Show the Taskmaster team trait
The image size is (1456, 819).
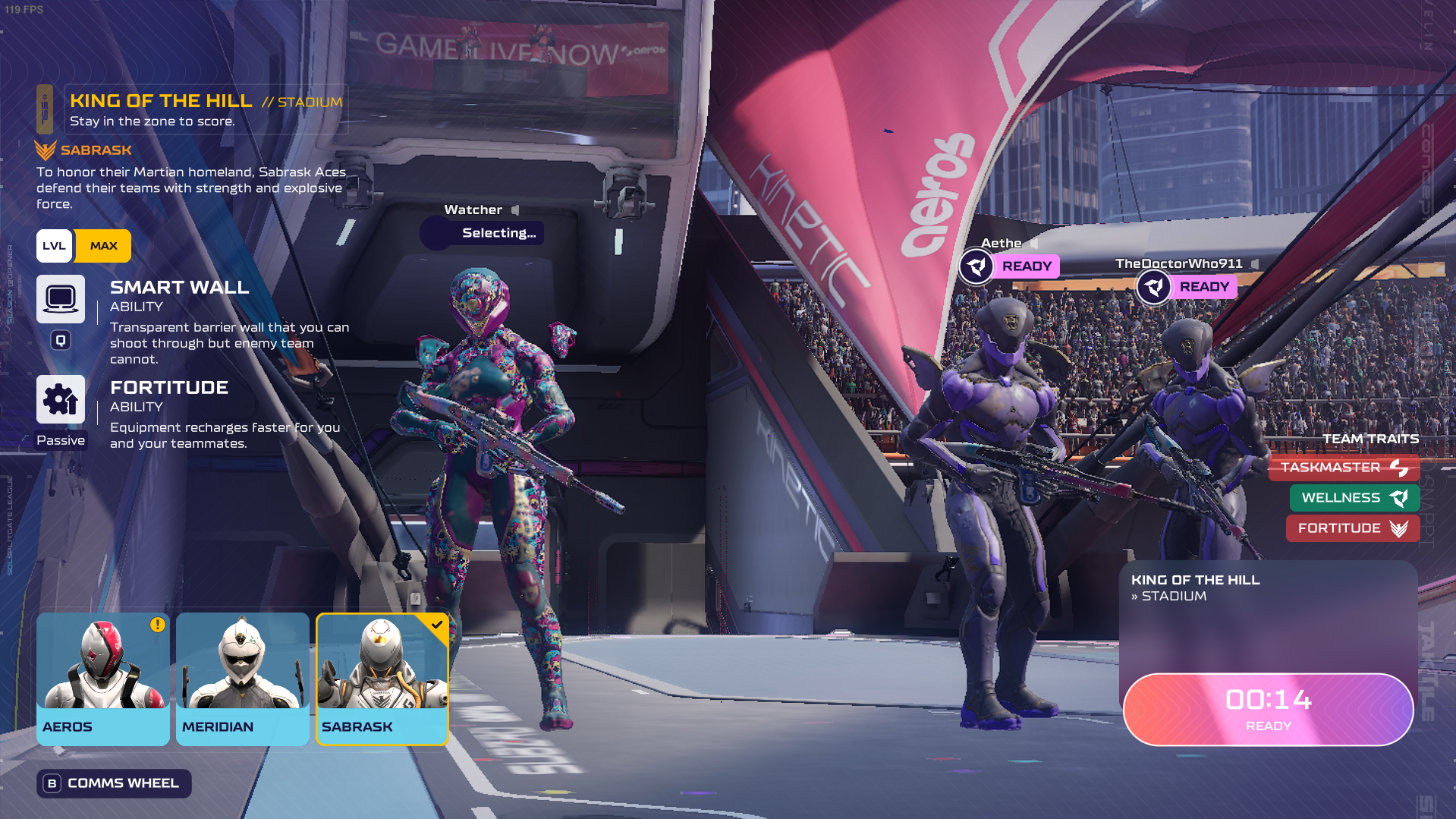pos(1343,468)
